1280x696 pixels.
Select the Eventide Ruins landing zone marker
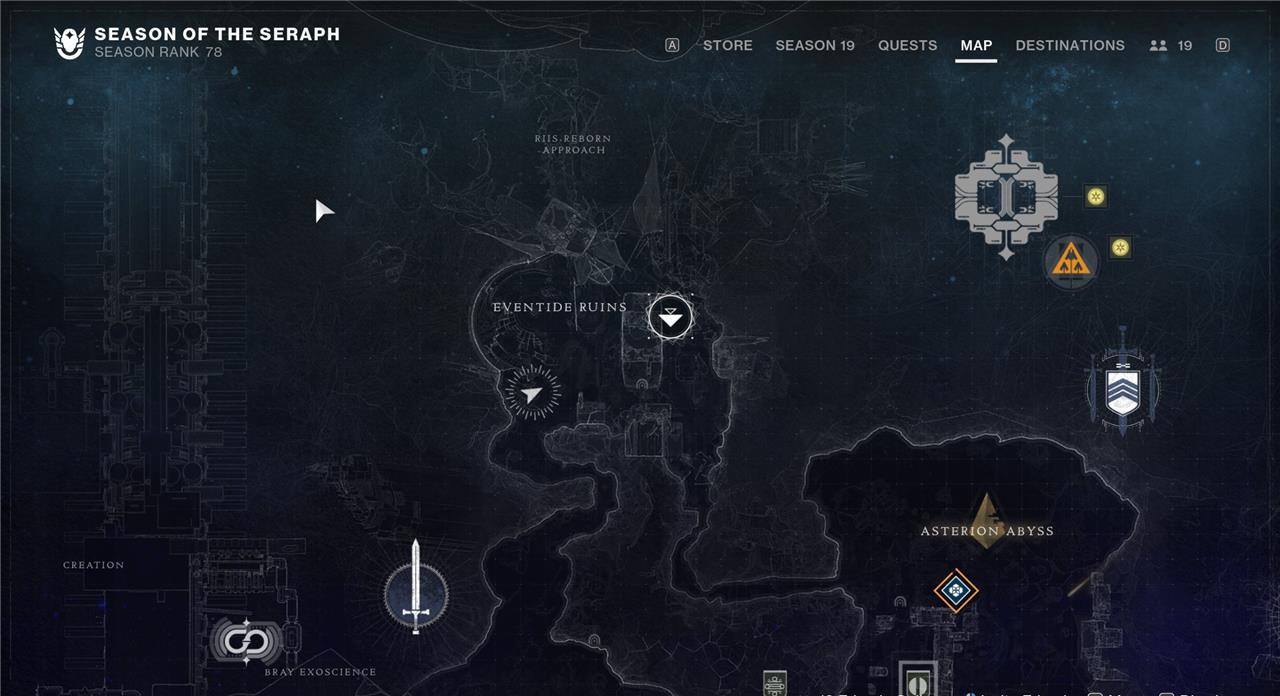[670, 318]
